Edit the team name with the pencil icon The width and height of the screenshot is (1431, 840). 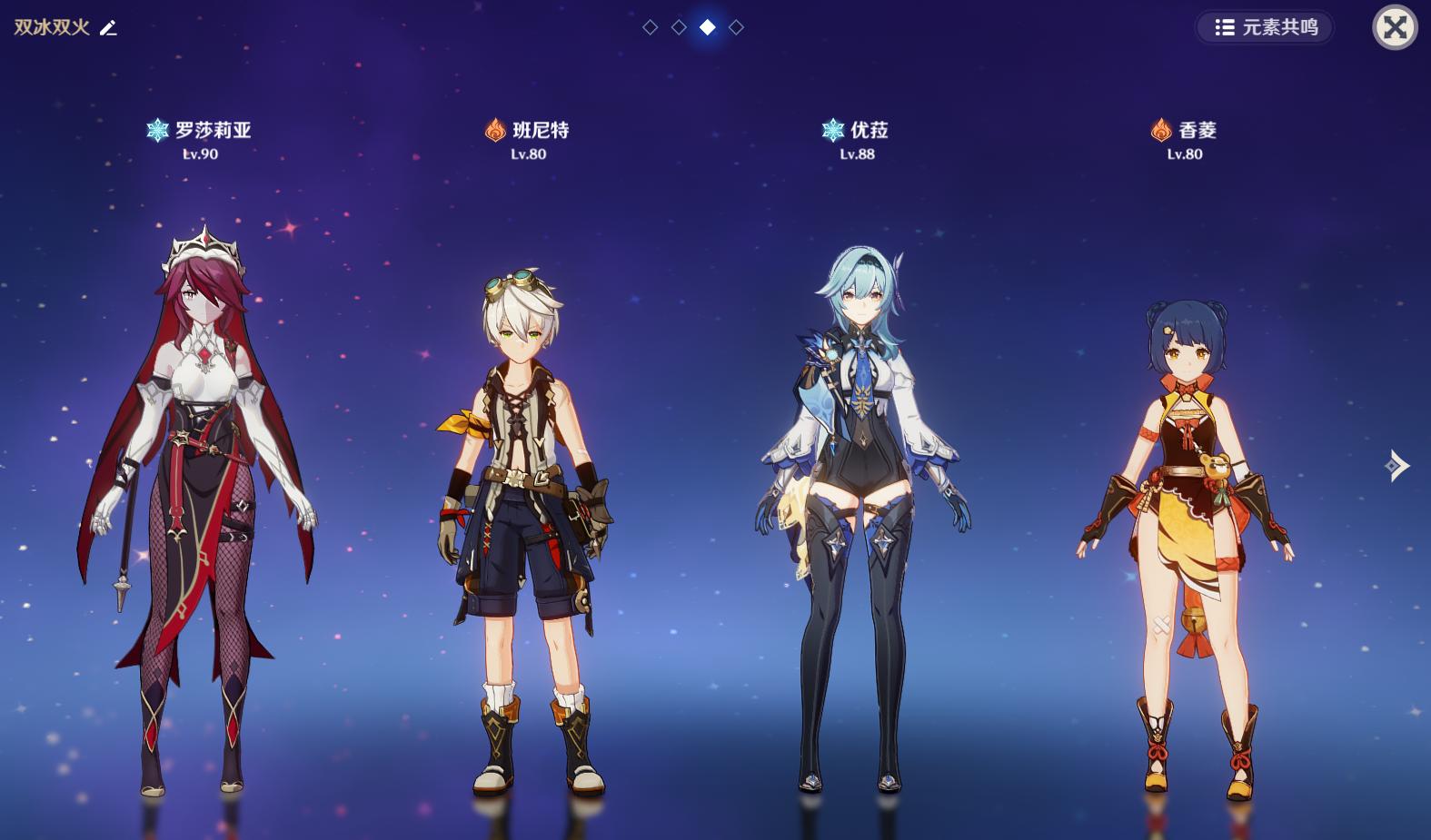108,28
